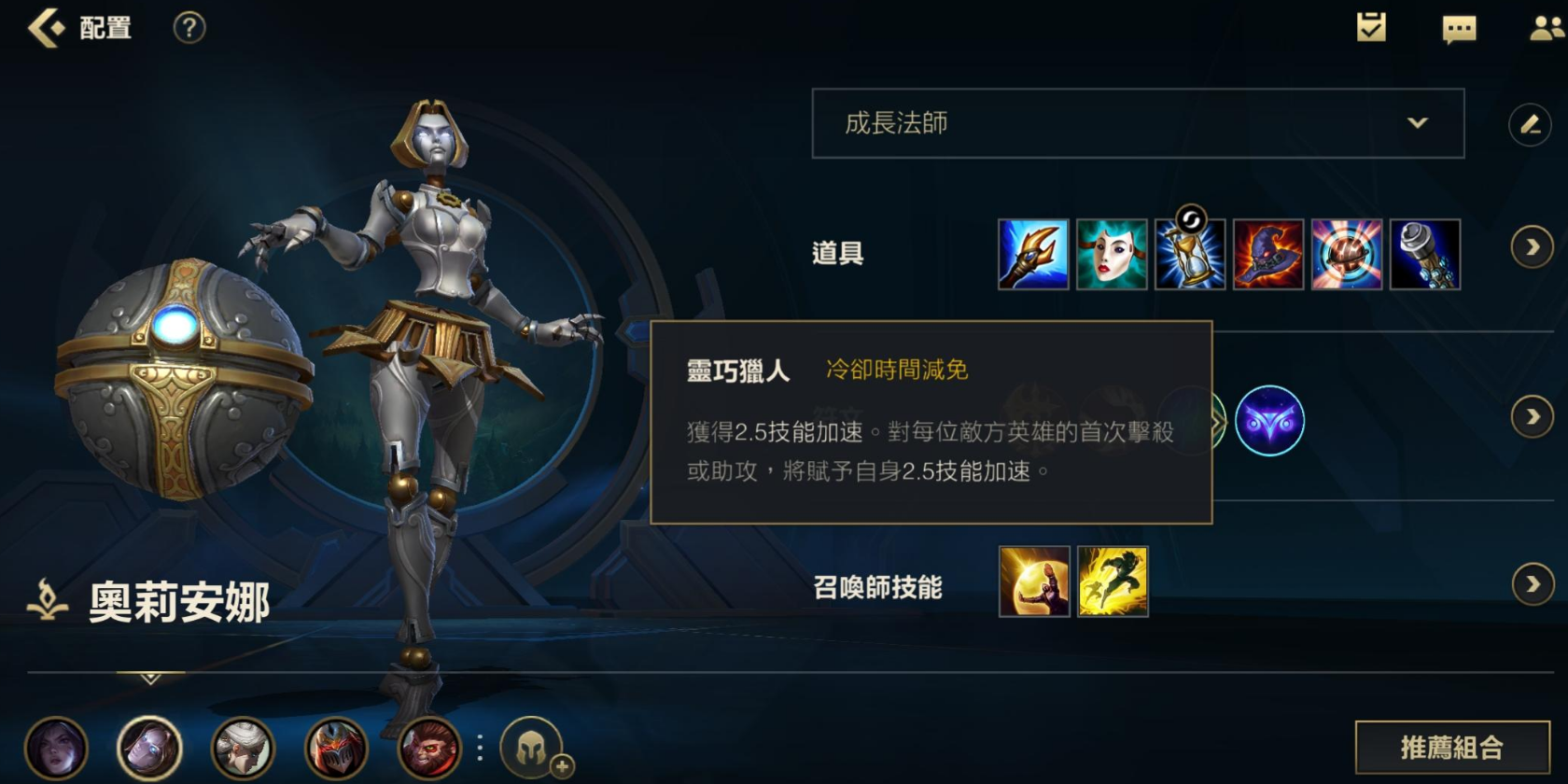Select the Flash summoner spell icon
The height and width of the screenshot is (784, 1568).
tap(1113, 582)
